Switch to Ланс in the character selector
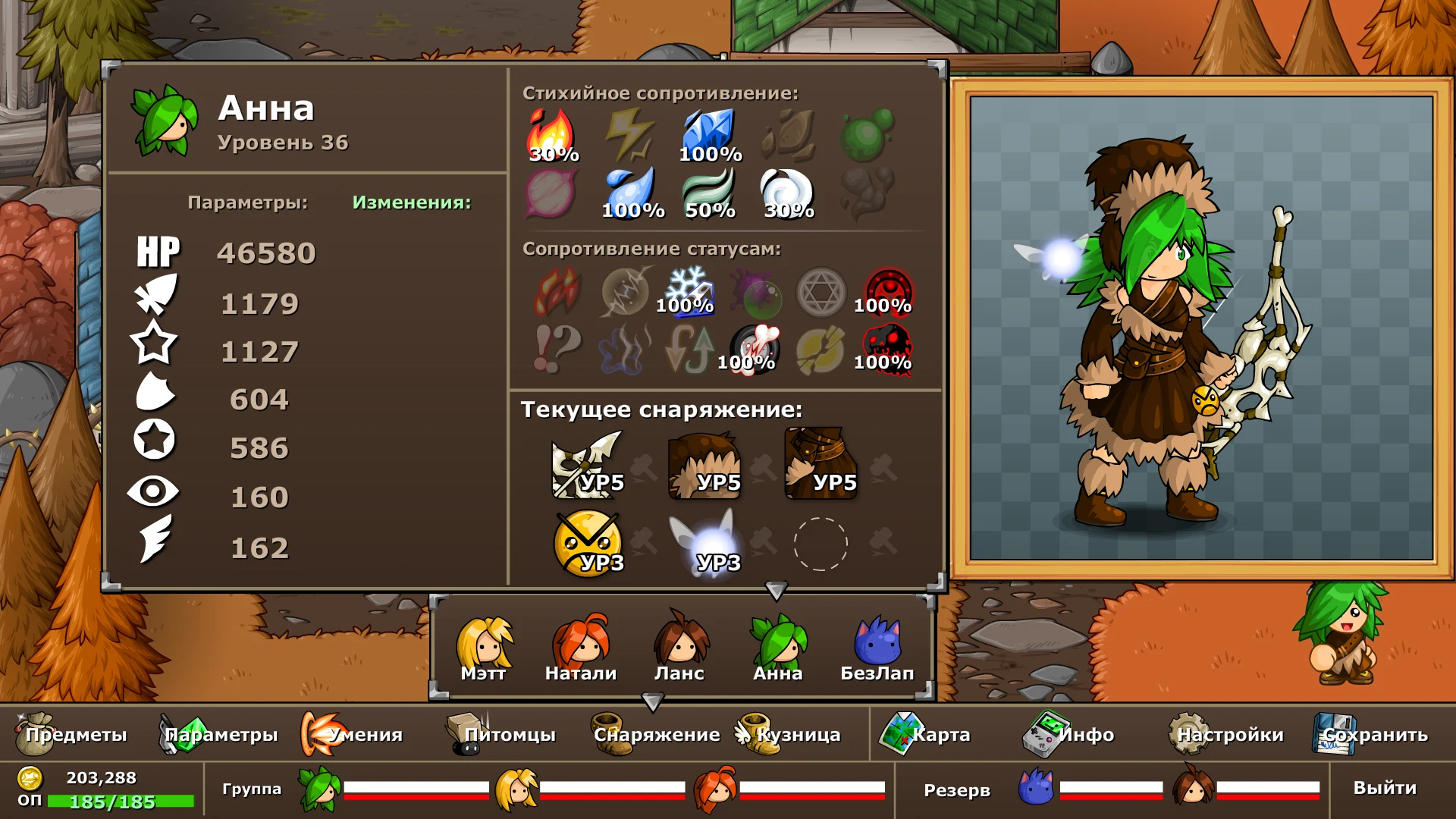Viewport: 1456px width, 819px height. pyautogui.click(x=679, y=648)
